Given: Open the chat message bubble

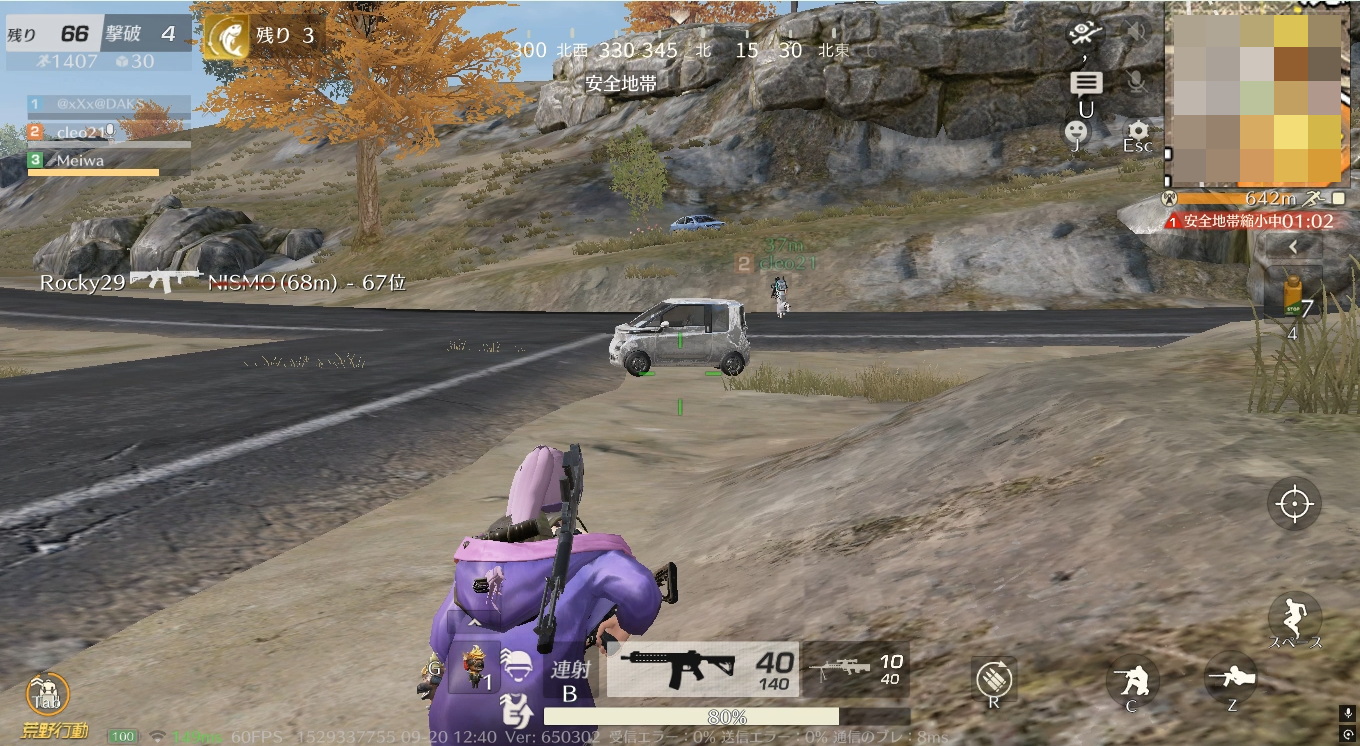Looking at the screenshot, I should pos(1086,83).
